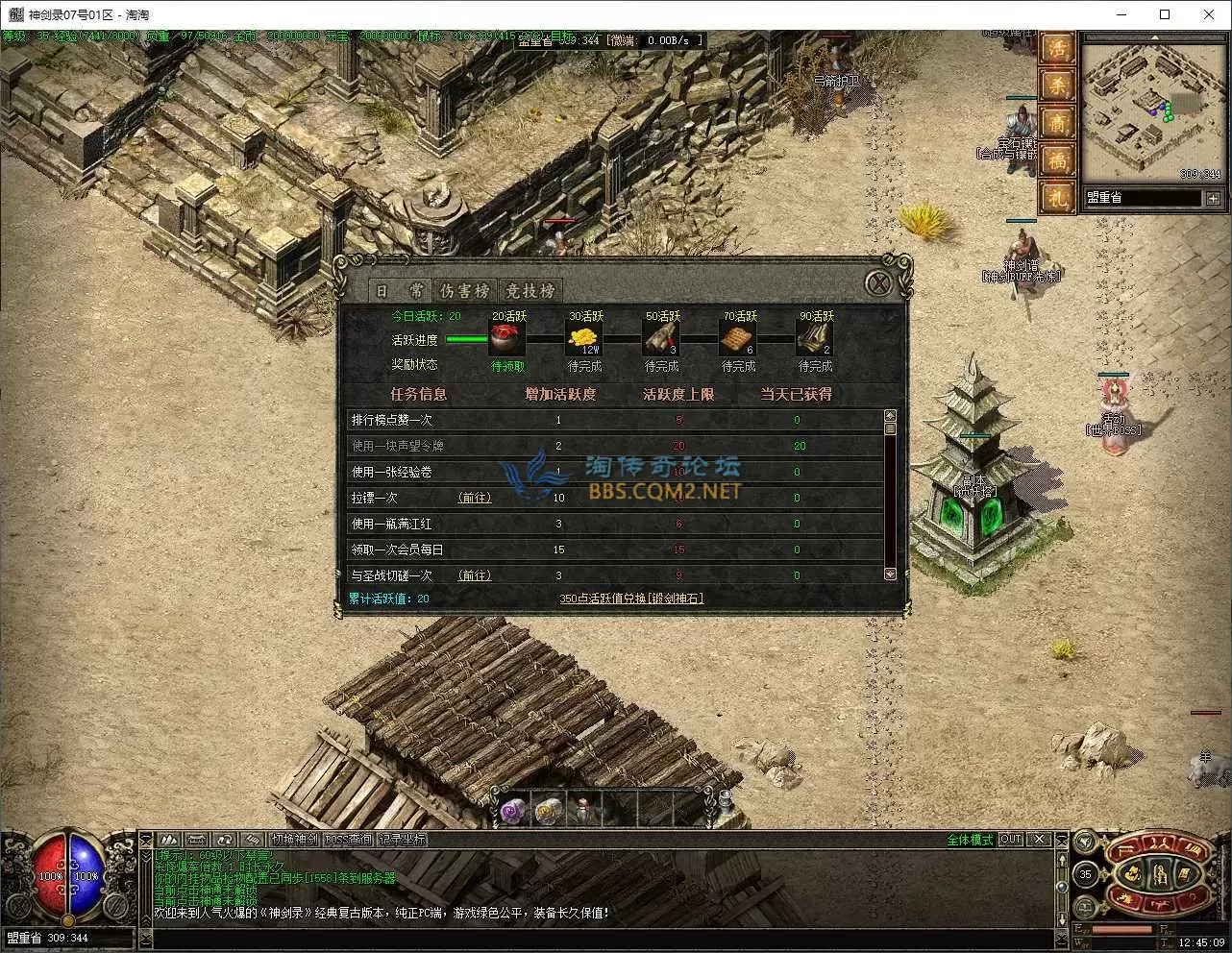Switch to the 伤害榜 tab
The width and height of the screenshot is (1232, 953).
tap(464, 290)
